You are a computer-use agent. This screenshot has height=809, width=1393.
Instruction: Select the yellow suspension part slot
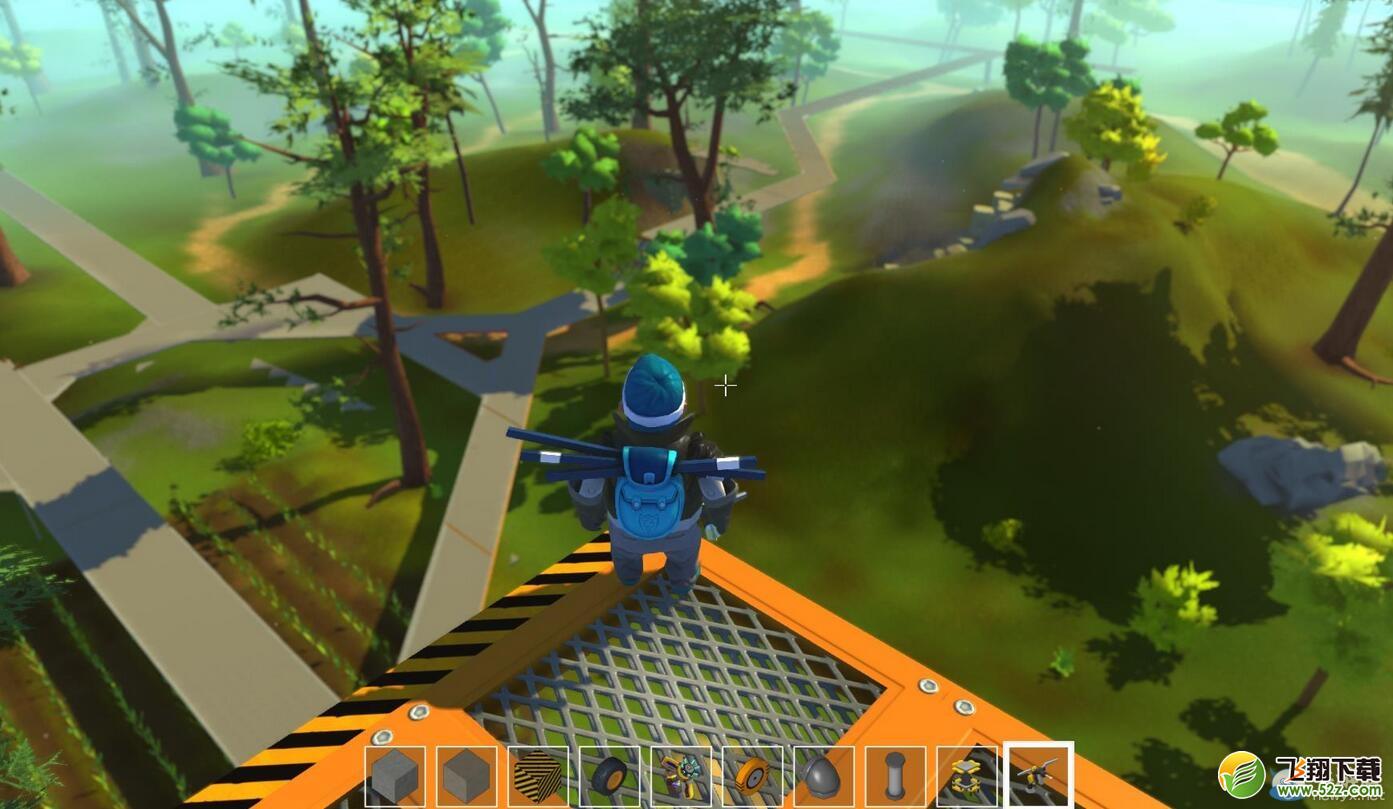[967, 776]
